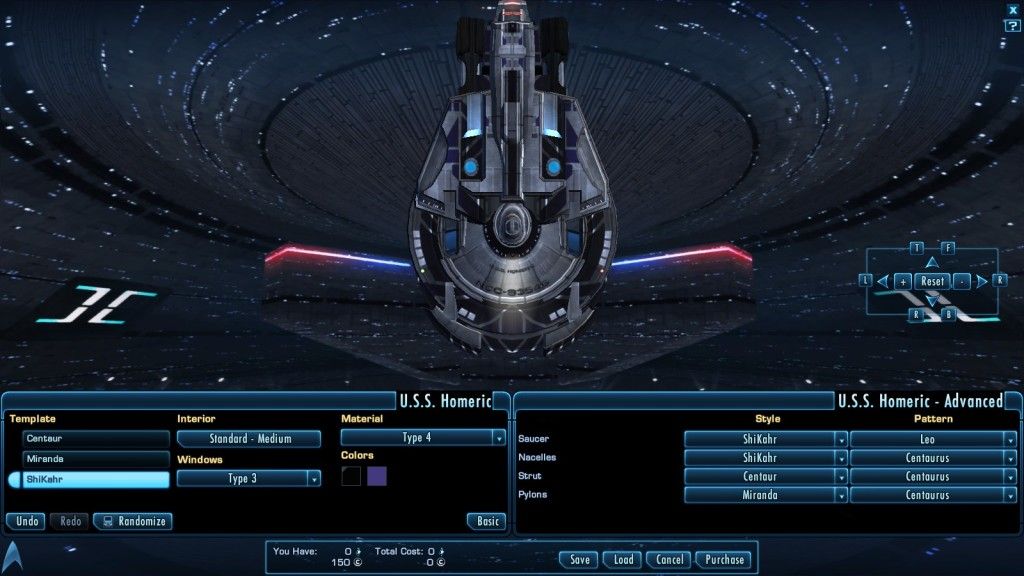Select the Centaur template
This screenshot has width=1024, height=576.
[96, 438]
